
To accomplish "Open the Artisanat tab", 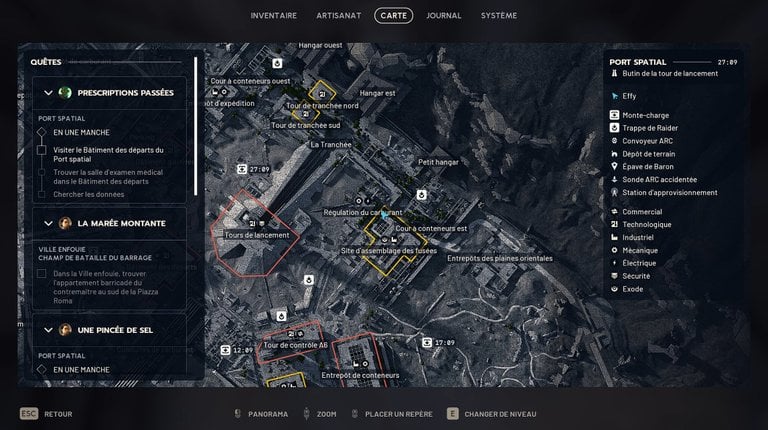I will click(340, 15).
